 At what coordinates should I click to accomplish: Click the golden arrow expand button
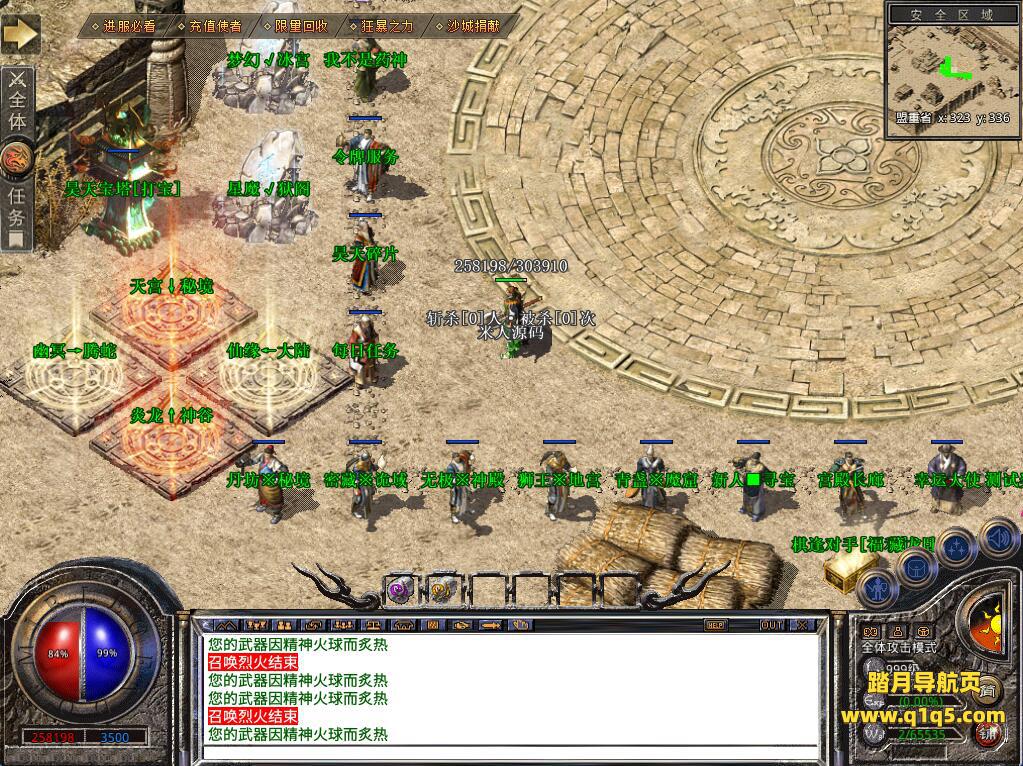tap(19, 34)
